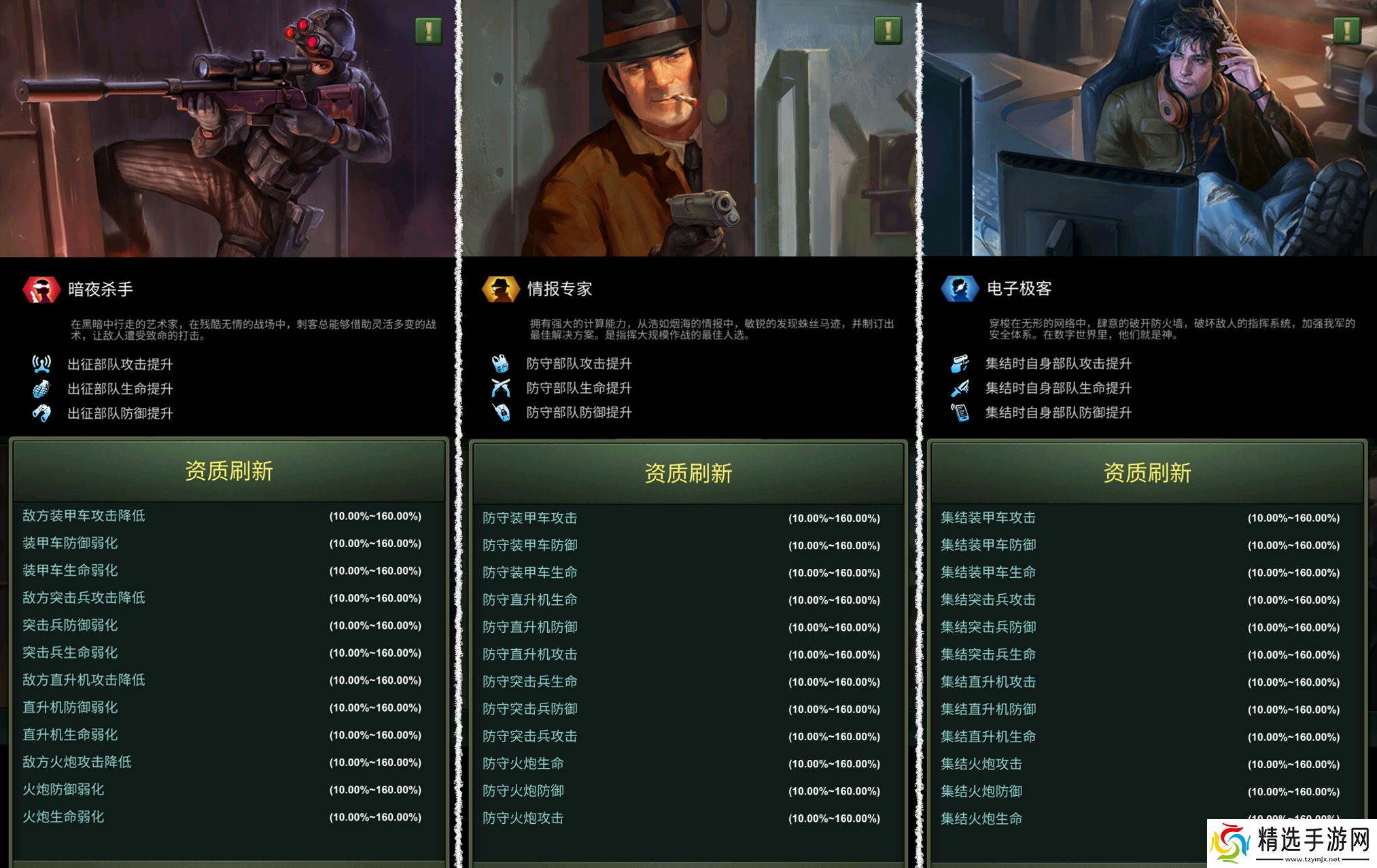
Task: Click the 出征部队生命提升 grenade skill icon
Action: 42,388
